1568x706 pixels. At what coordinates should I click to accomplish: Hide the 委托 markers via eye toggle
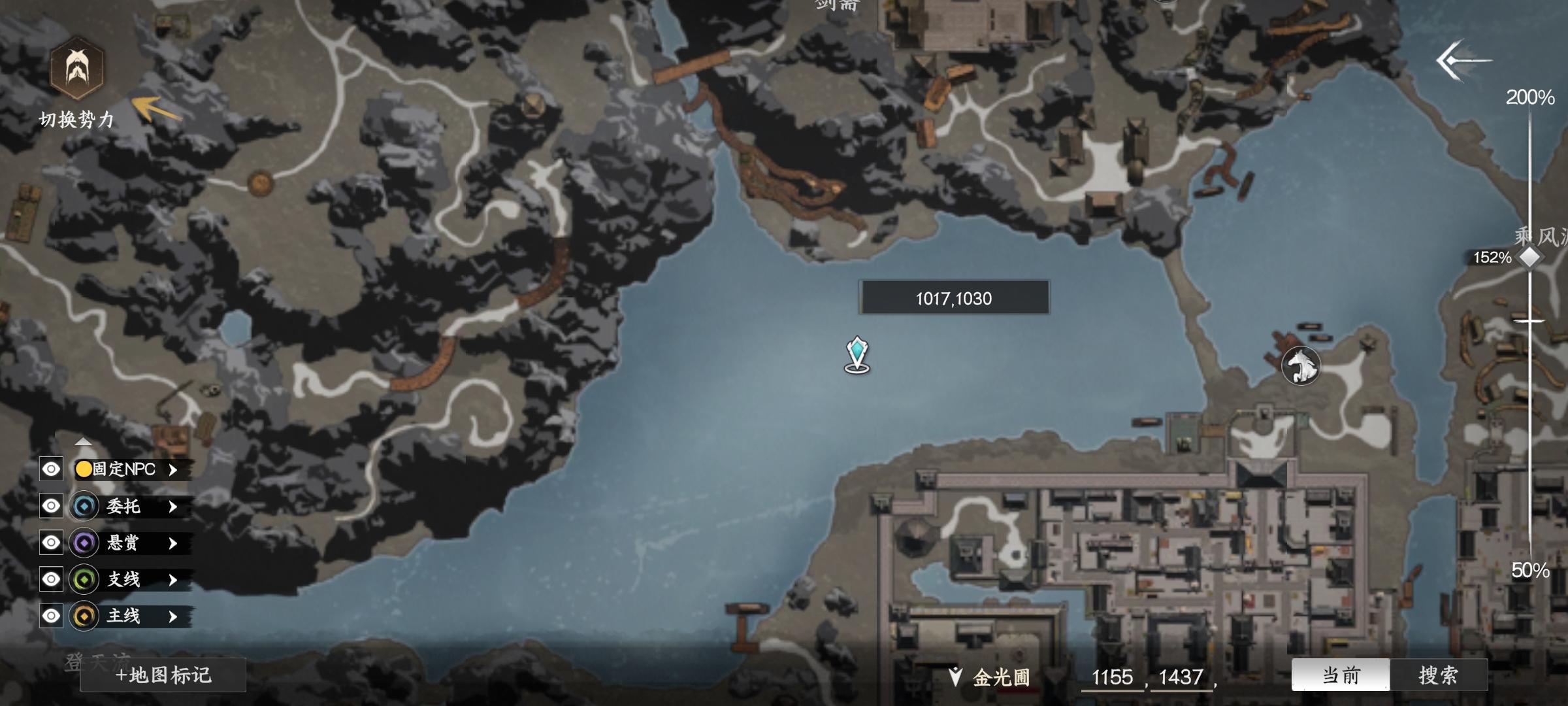pyautogui.click(x=50, y=506)
